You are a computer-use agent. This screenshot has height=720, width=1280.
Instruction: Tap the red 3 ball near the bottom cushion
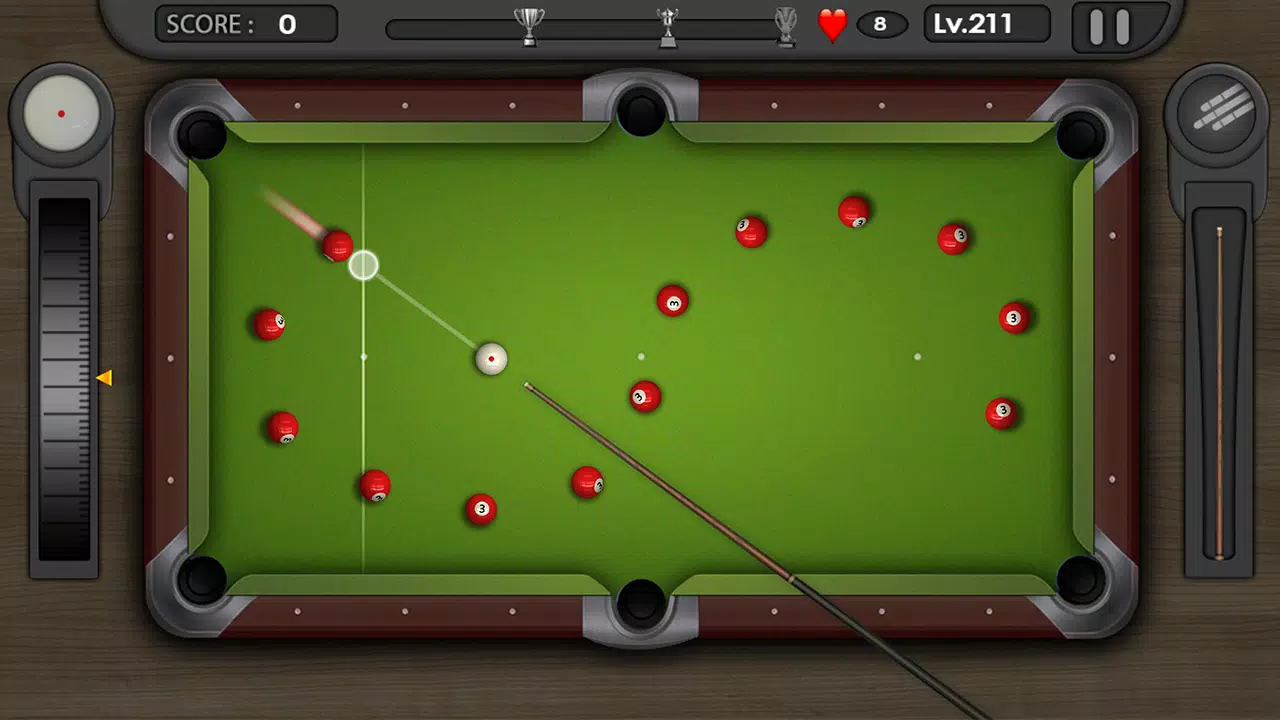[481, 510]
